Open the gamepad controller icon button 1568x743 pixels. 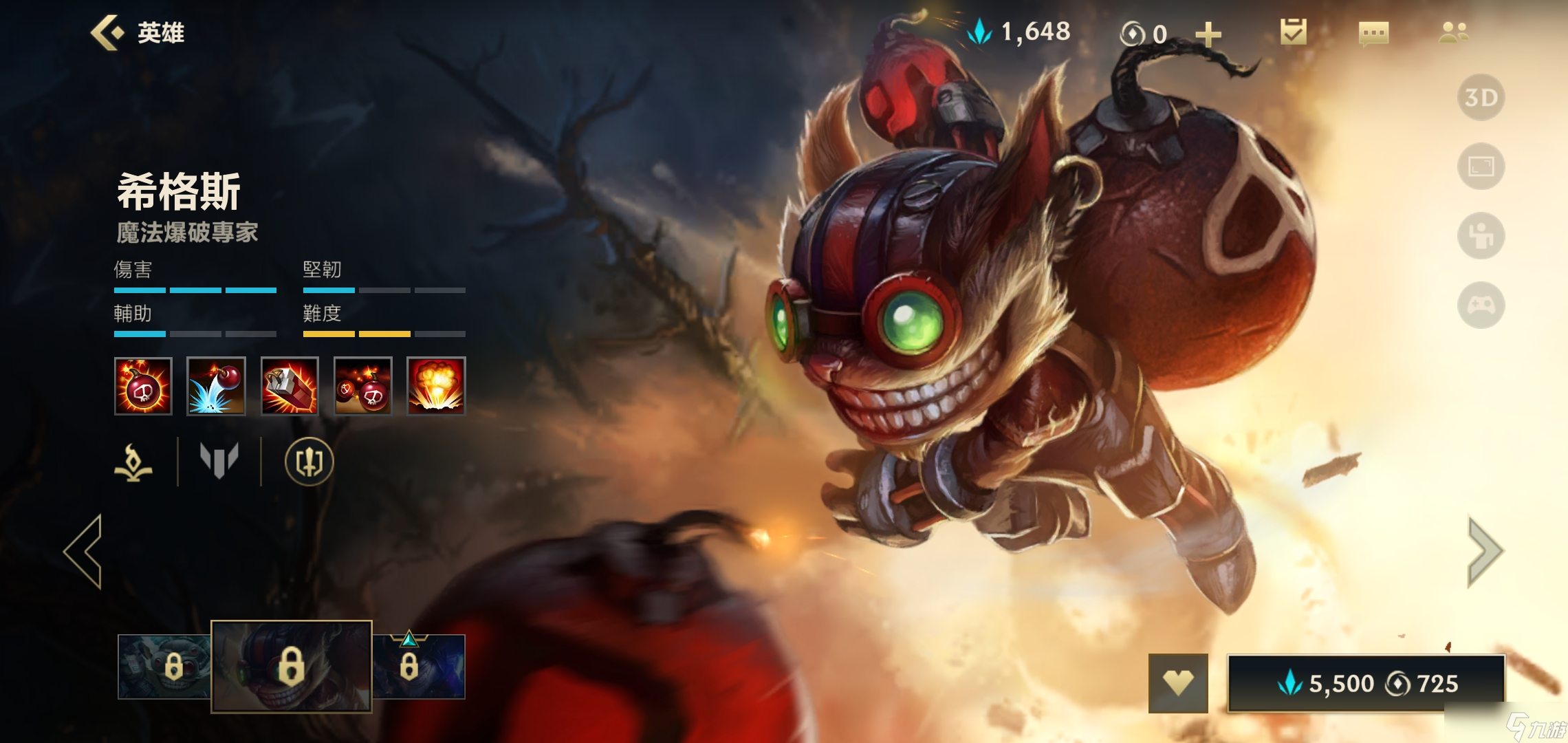pos(1481,305)
